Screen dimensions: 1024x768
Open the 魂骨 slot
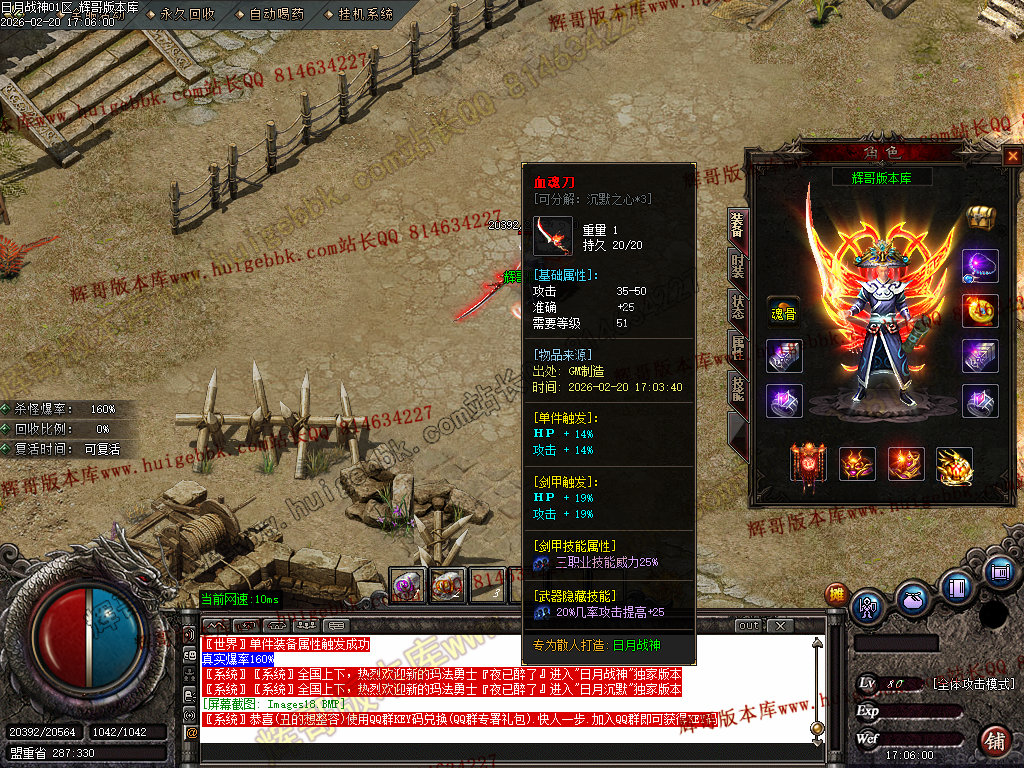(x=783, y=312)
